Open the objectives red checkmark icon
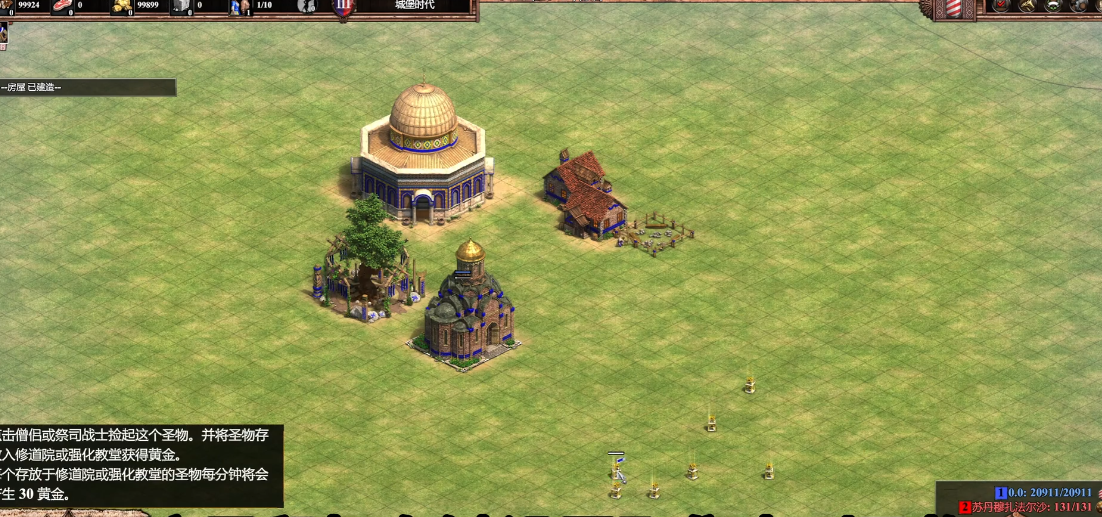 tap(1001, 6)
